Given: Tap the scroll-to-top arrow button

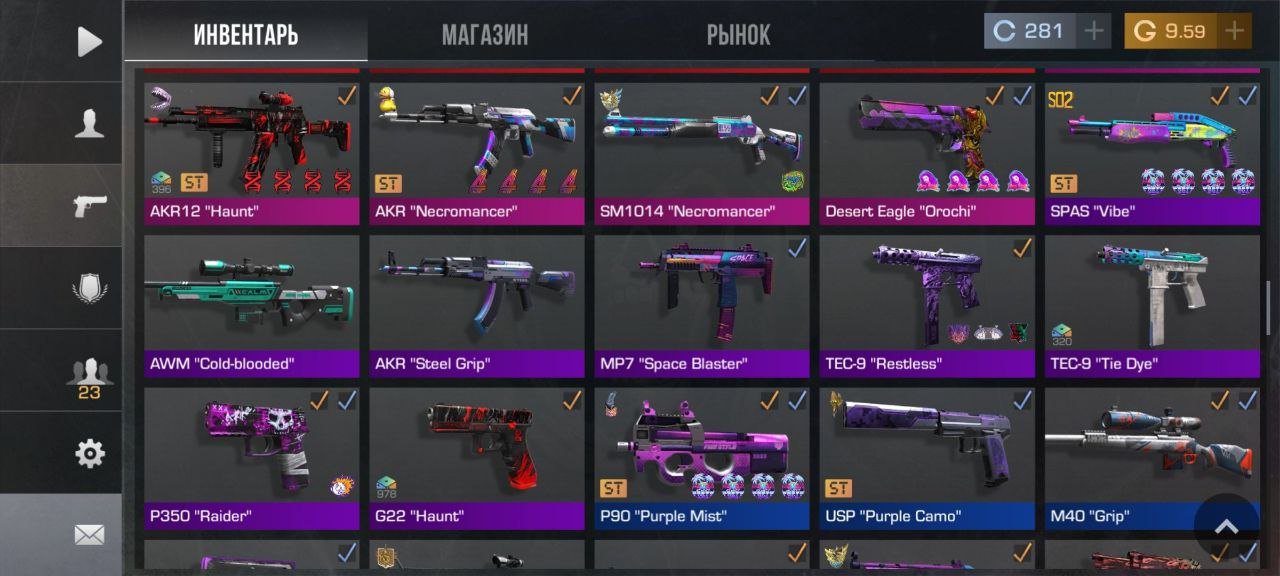Looking at the screenshot, I should tap(1226, 527).
